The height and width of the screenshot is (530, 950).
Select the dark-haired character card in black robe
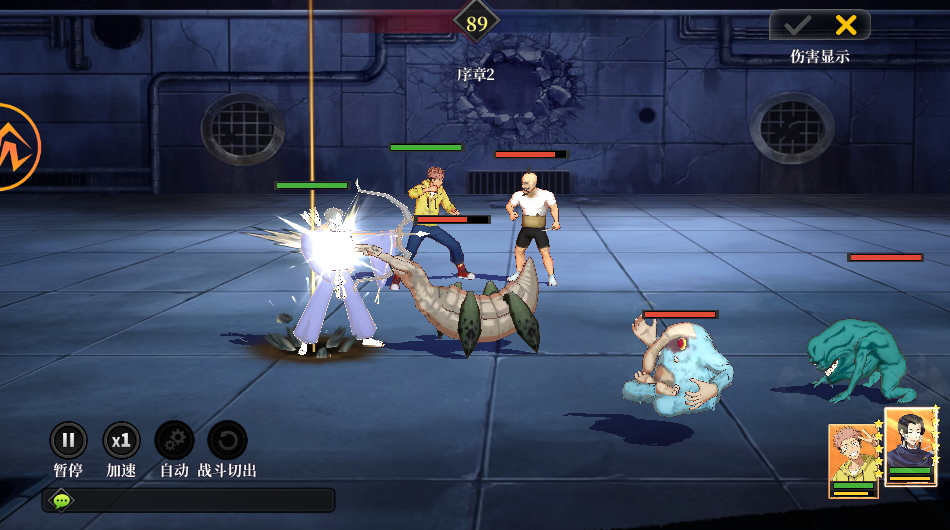(910, 448)
